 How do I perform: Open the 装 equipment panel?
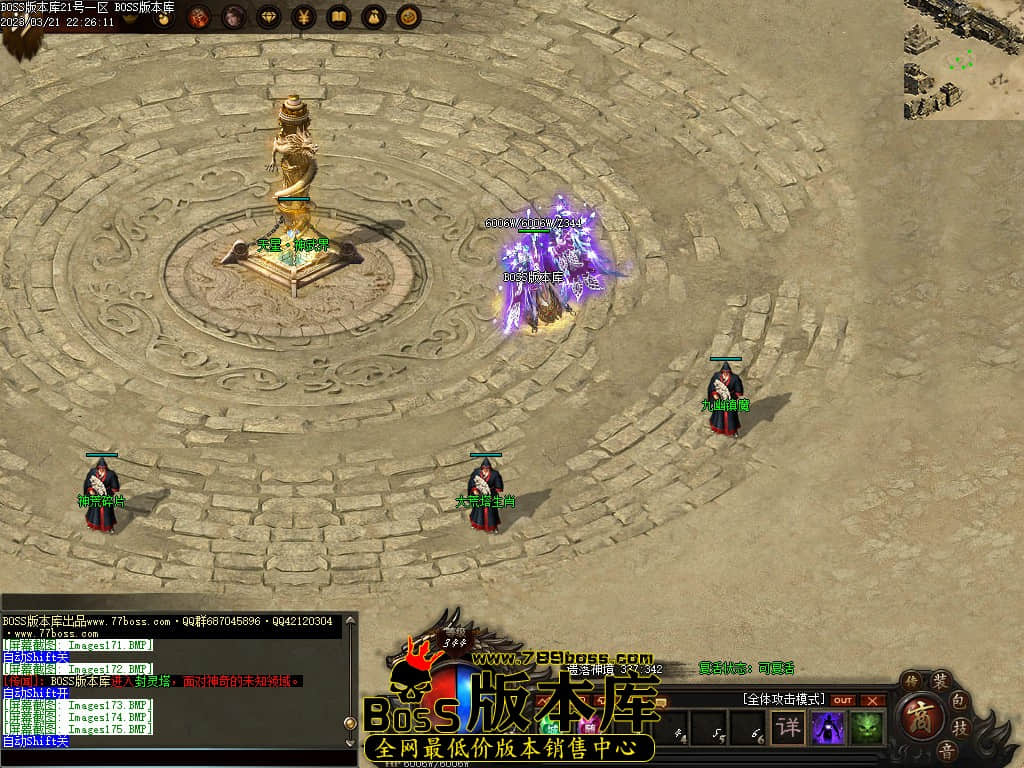click(x=940, y=682)
